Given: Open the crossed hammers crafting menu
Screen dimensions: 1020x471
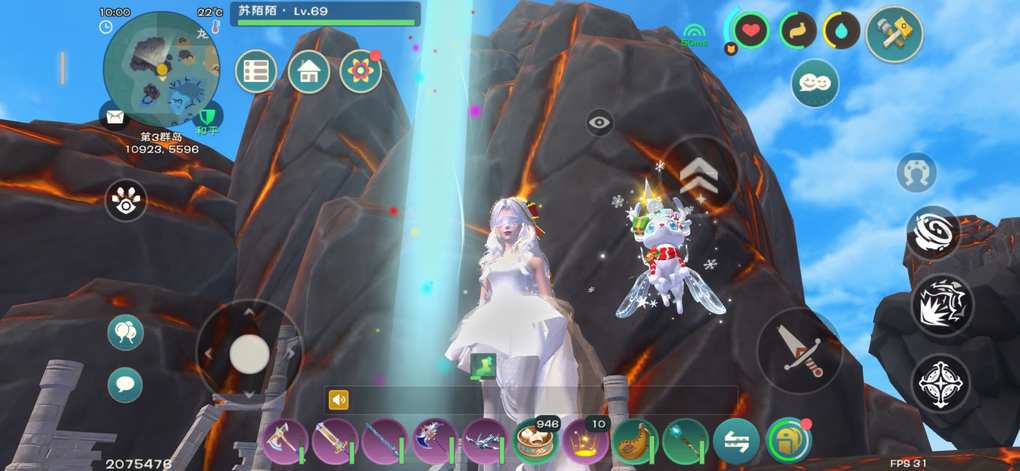Looking at the screenshot, I should tap(893, 33).
